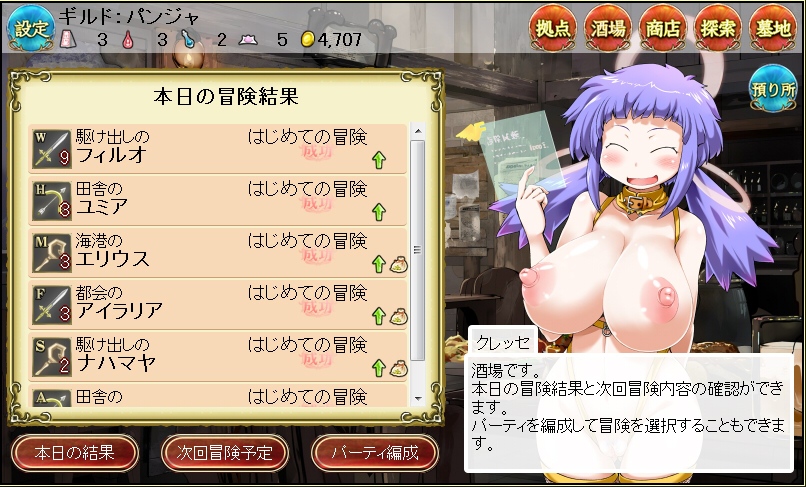The width and height of the screenshot is (806, 487).
Task: Click the results list scrollbar
Action: point(418,250)
